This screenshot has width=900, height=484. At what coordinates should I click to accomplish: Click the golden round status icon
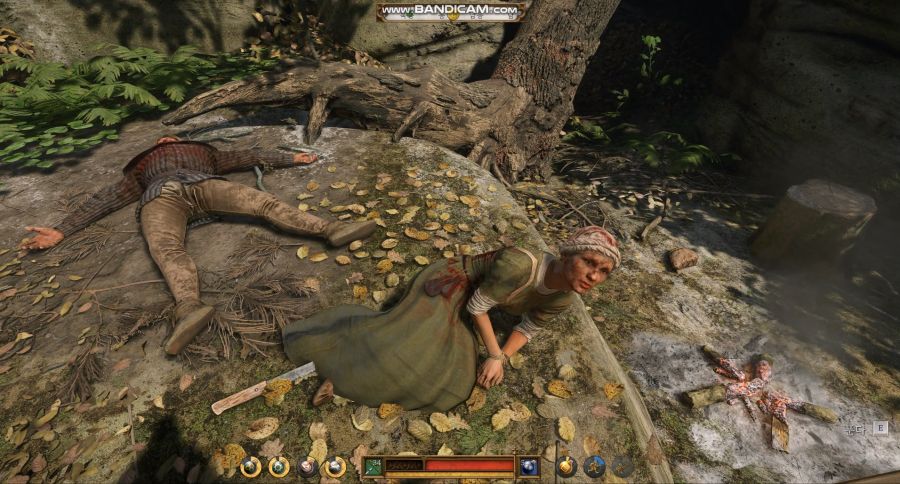(x=566, y=466)
